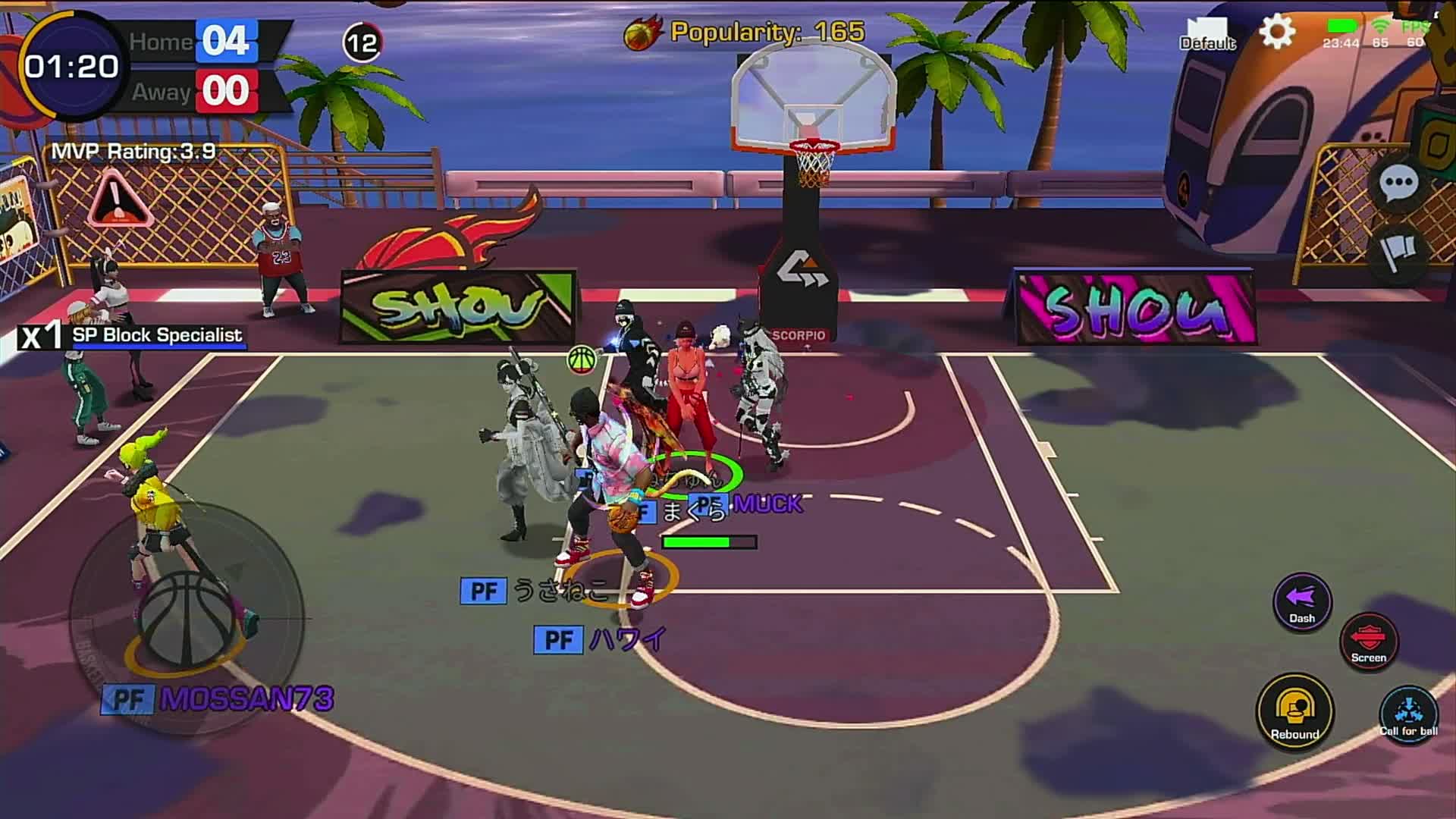
Task: Open the settings gear menu
Action: point(1276,32)
